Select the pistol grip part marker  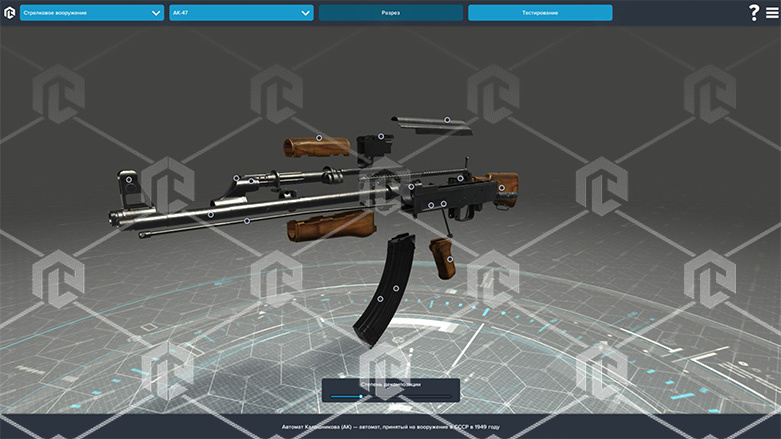(450, 259)
